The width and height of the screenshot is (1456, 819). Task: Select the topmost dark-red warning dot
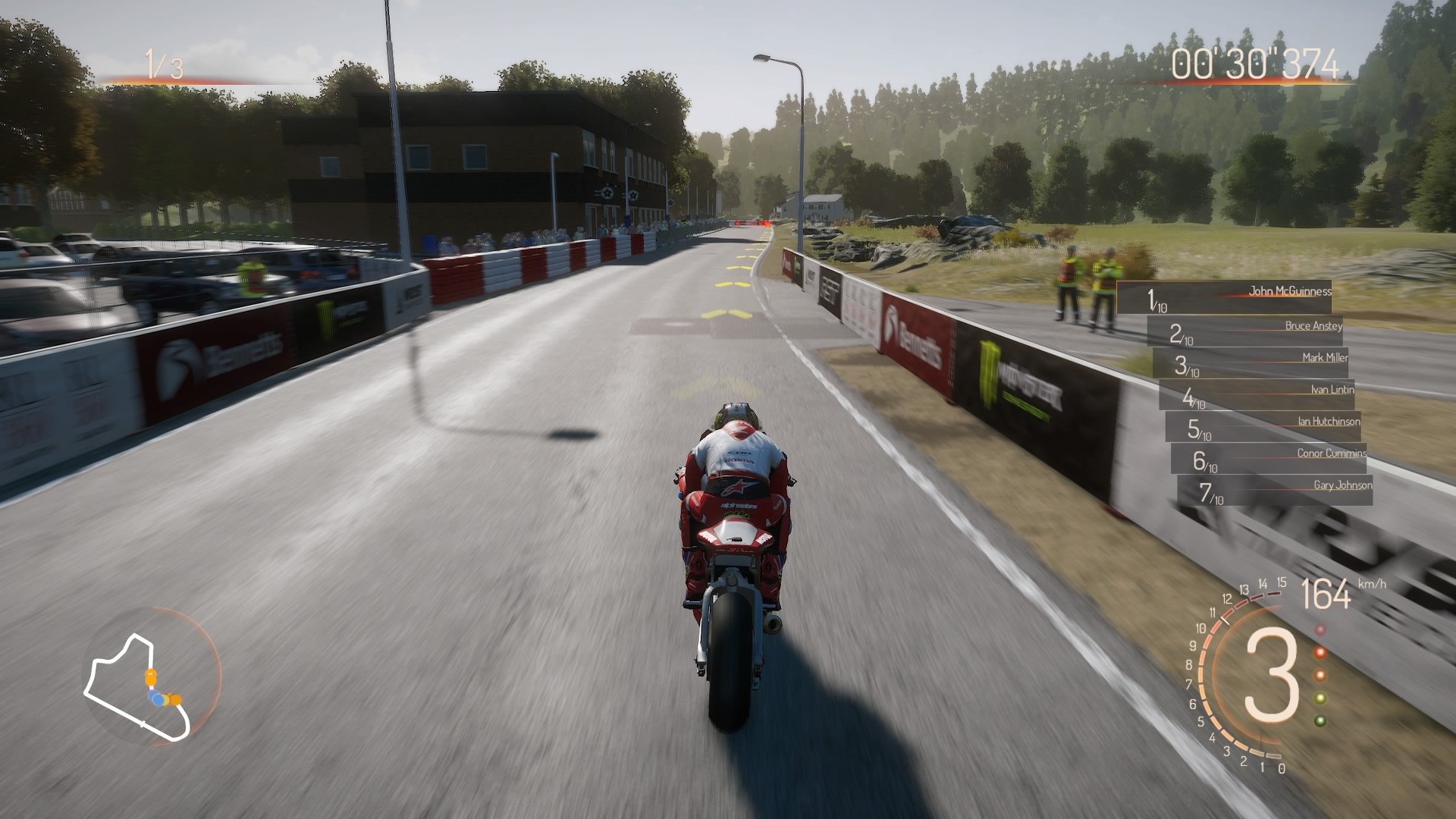point(1319,629)
